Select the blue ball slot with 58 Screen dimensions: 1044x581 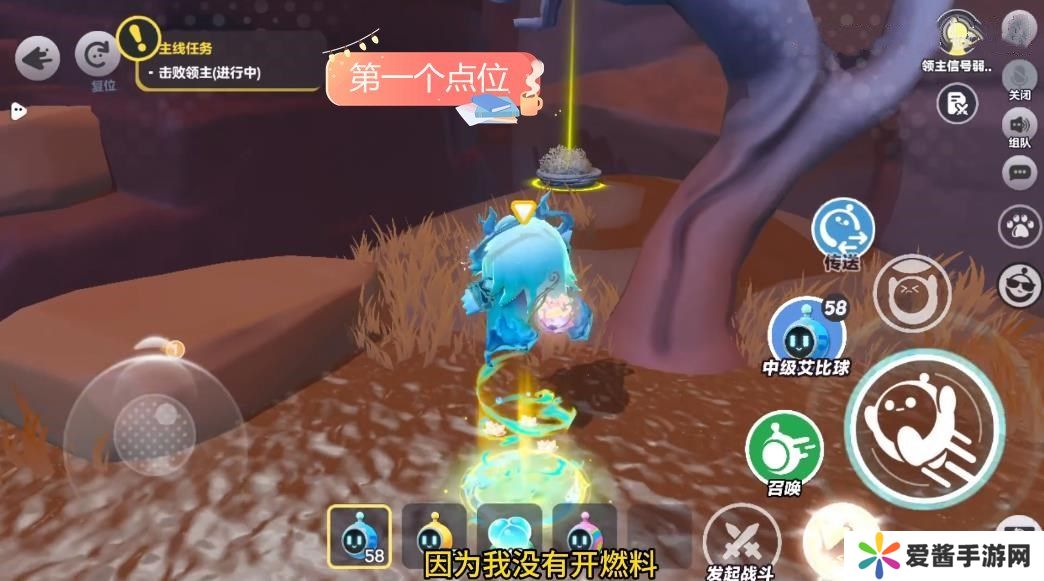pyautogui.click(x=359, y=537)
